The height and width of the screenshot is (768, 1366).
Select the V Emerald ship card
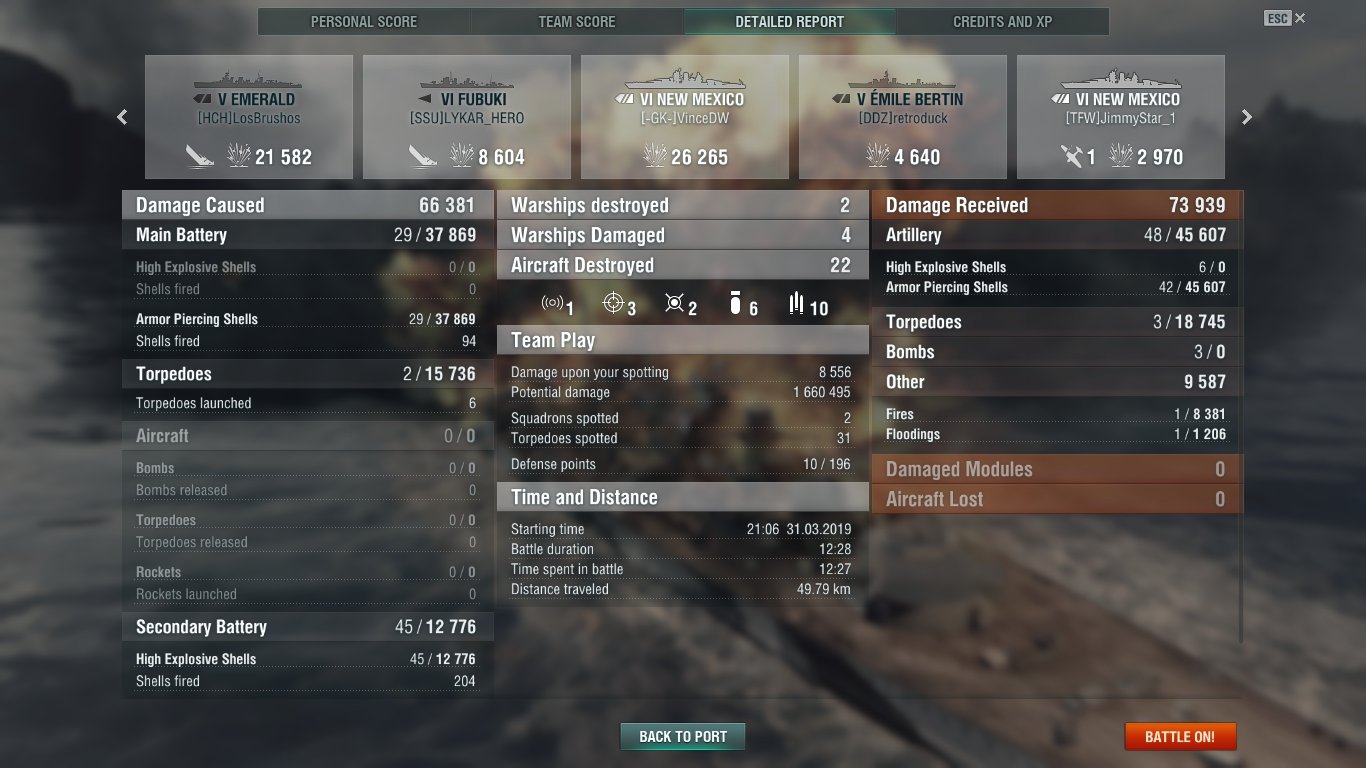coord(249,117)
